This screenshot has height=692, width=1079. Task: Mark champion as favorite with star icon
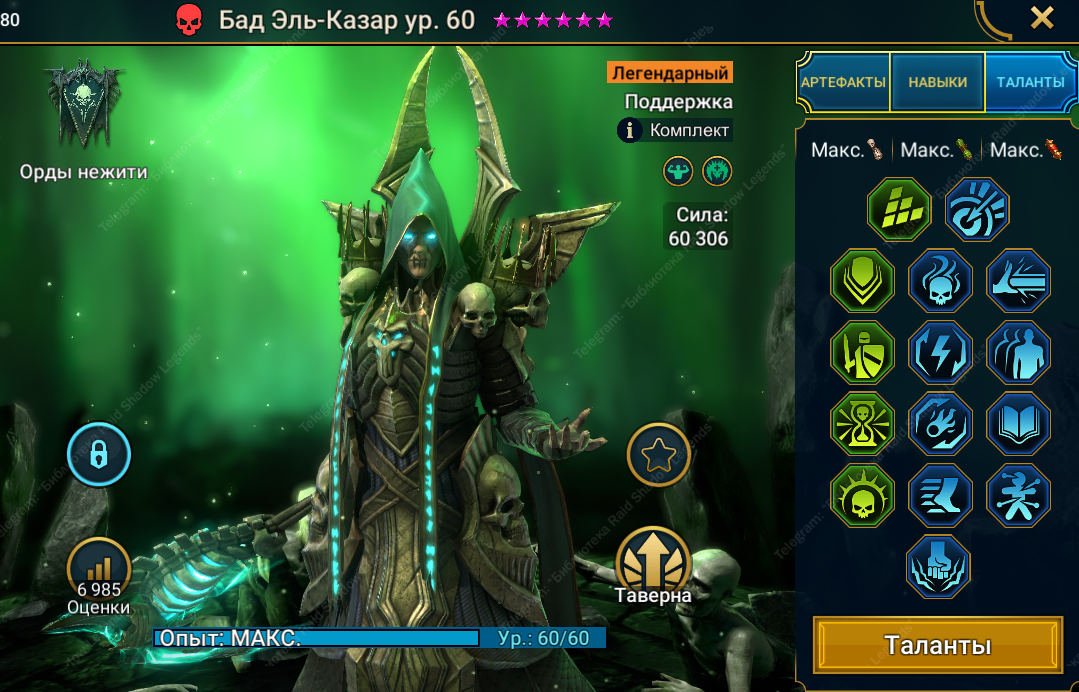pyautogui.click(x=658, y=455)
